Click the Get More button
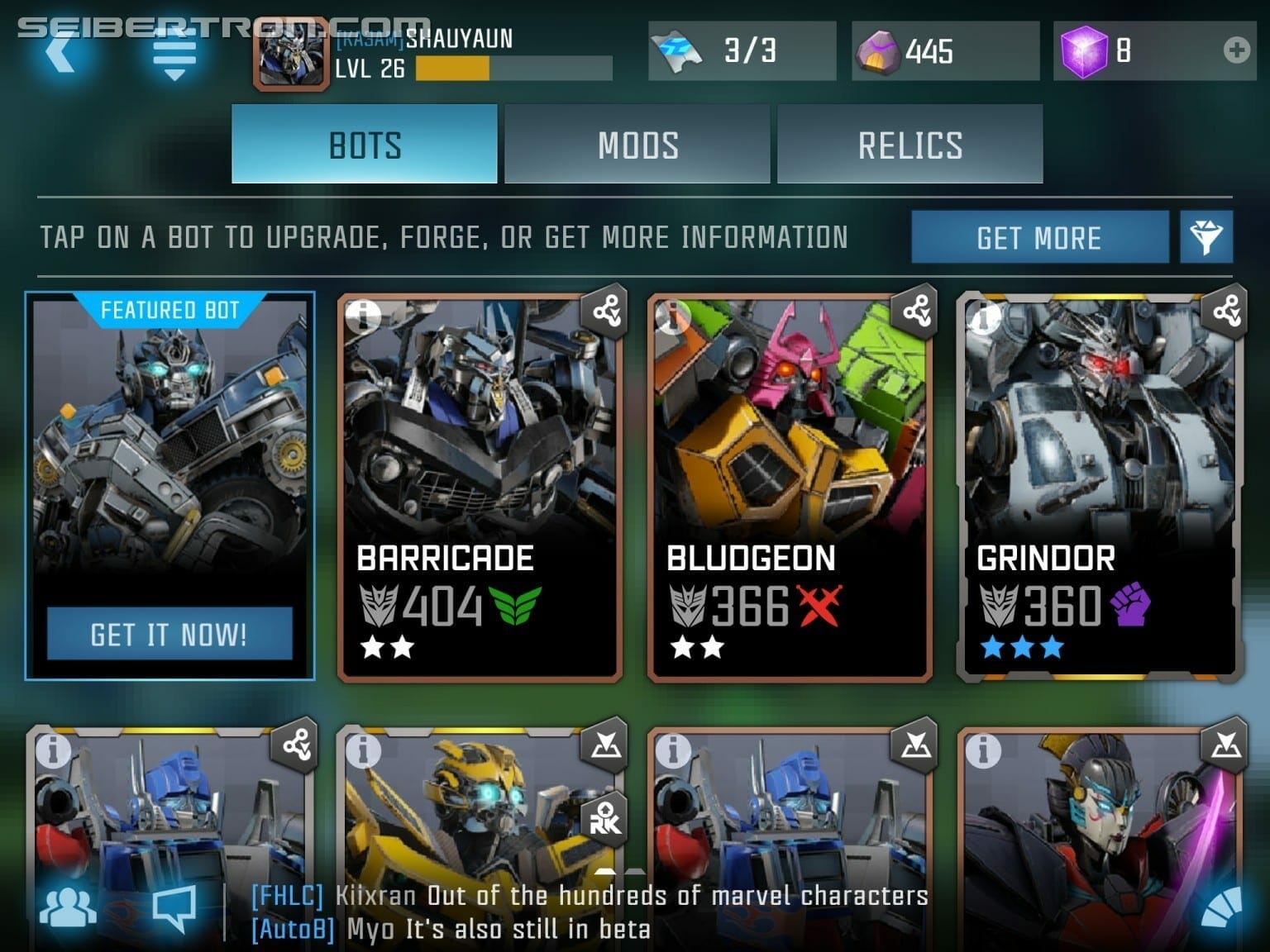Image resolution: width=1270 pixels, height=952 pixels. click(1039, 238)
